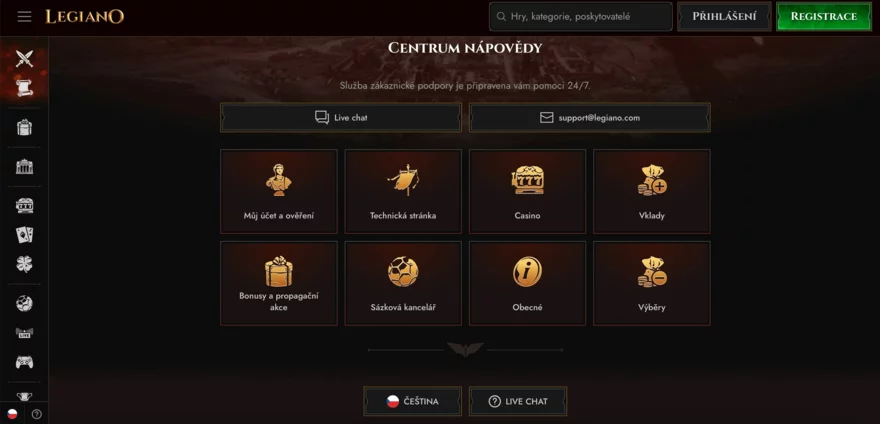Click the Legiano logo

pos(84,17)
